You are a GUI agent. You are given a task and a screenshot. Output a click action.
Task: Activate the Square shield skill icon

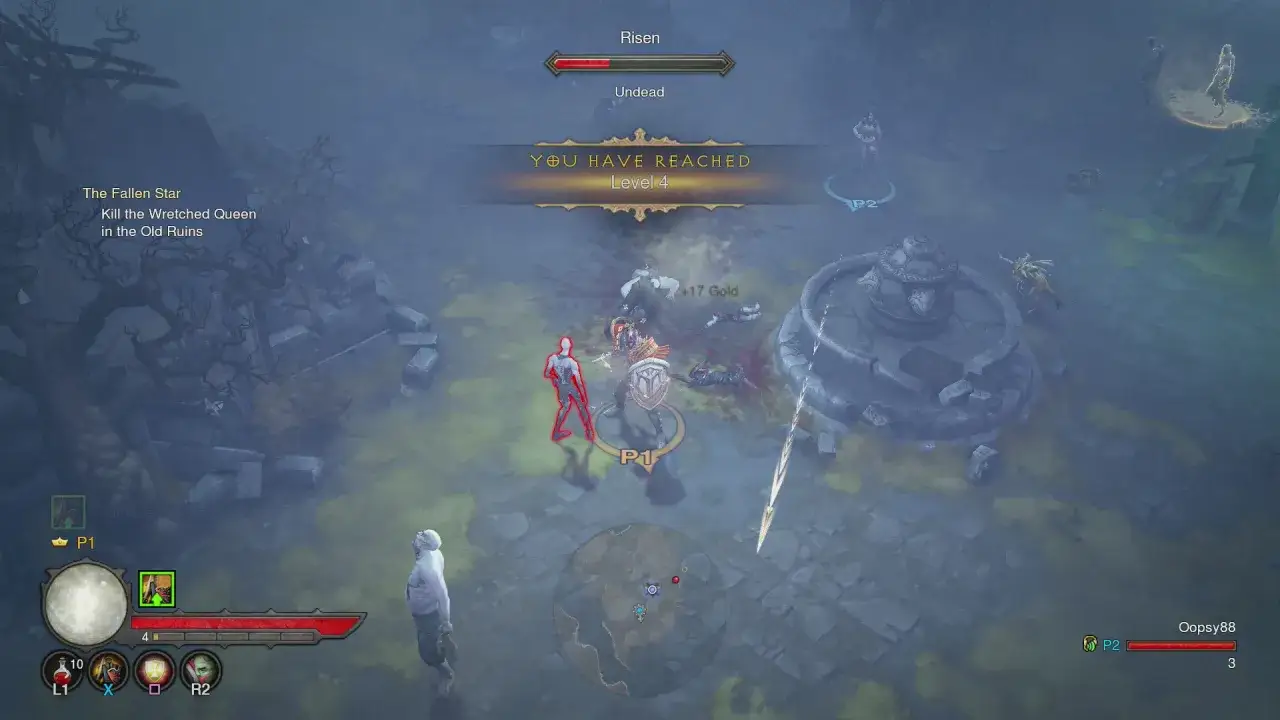point(153,668)
